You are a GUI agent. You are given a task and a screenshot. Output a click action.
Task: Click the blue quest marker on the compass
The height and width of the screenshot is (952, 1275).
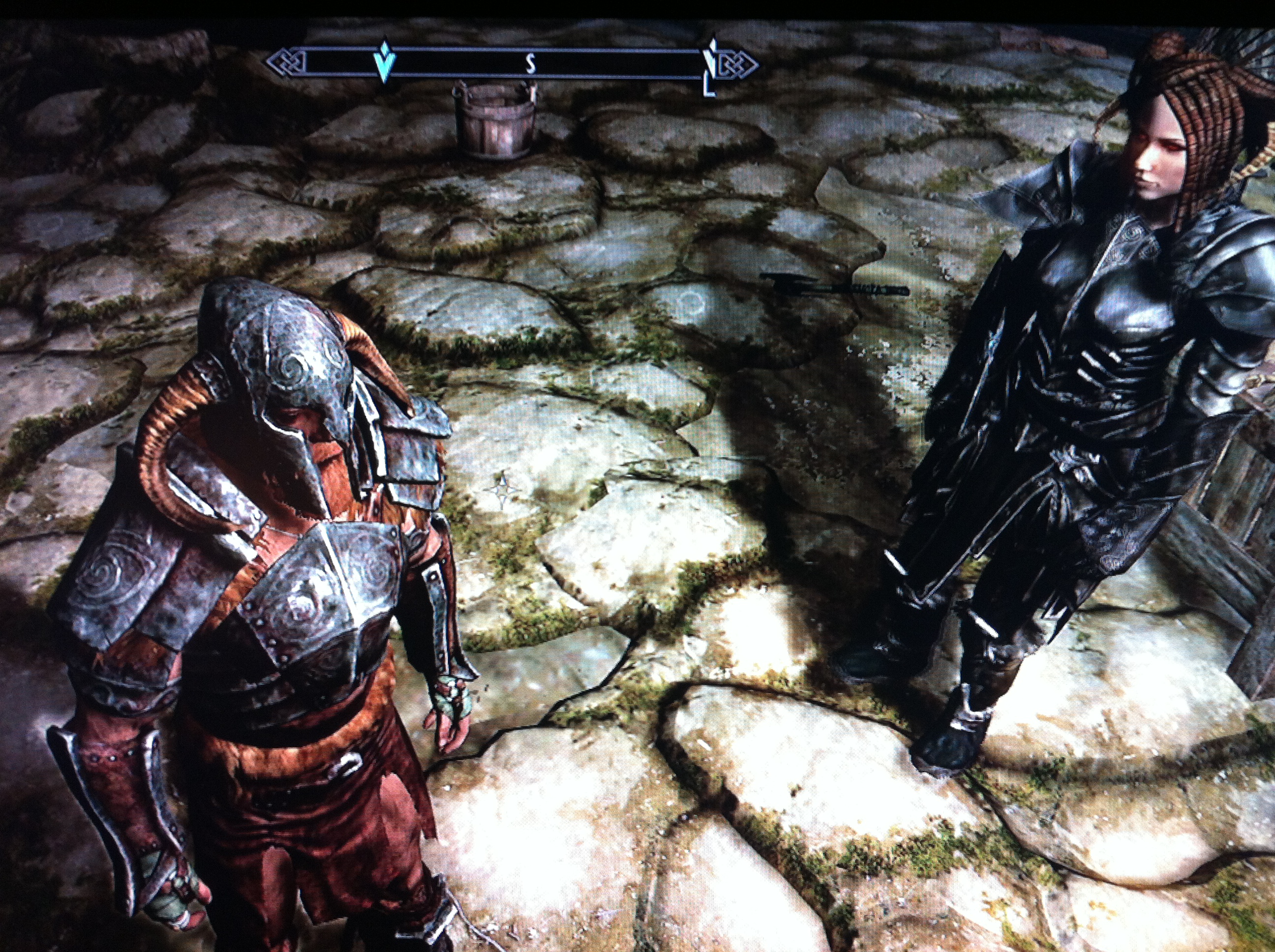(x=383, y=60)
